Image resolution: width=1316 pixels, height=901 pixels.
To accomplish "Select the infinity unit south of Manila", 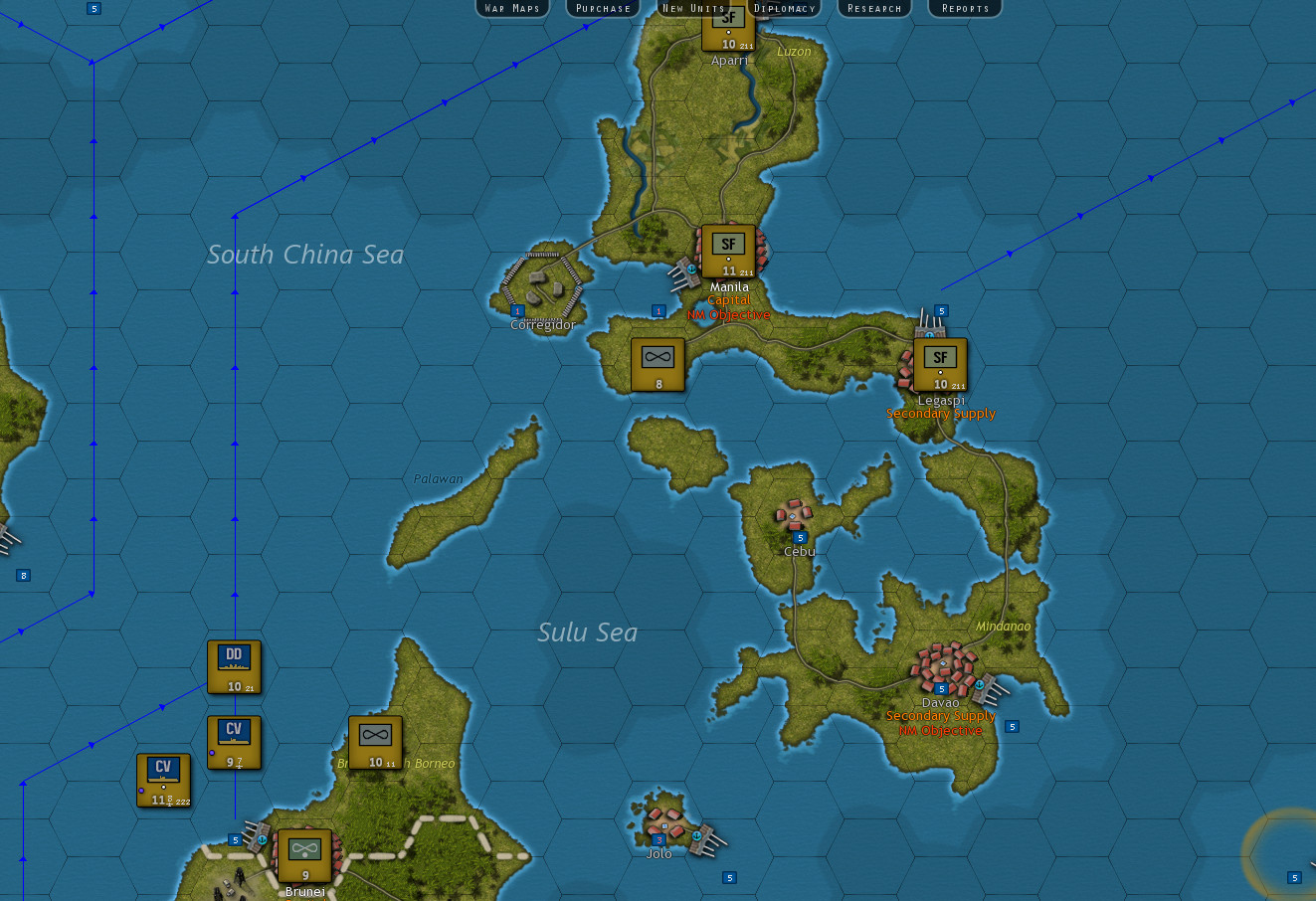I will coord(657,362).
